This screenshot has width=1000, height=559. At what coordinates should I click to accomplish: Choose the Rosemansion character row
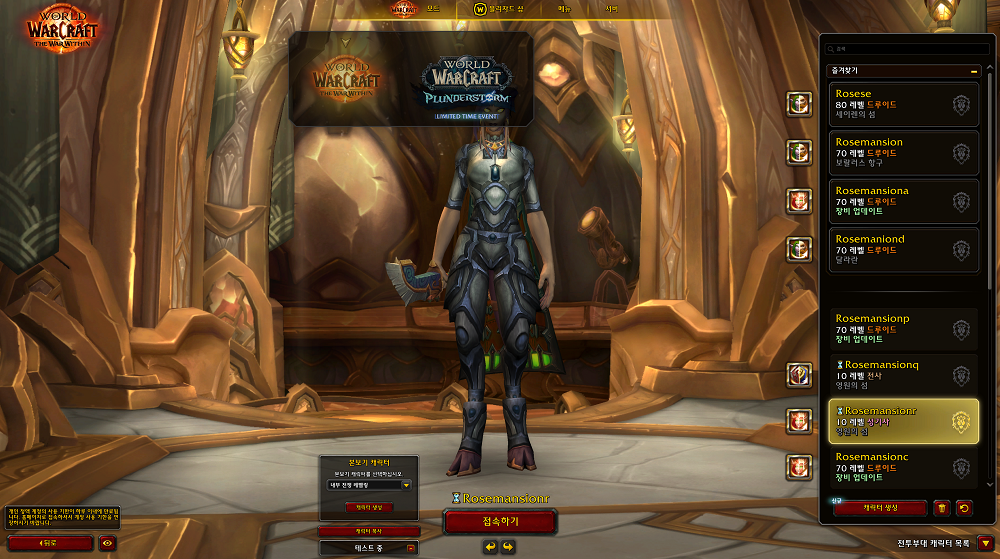904,152
